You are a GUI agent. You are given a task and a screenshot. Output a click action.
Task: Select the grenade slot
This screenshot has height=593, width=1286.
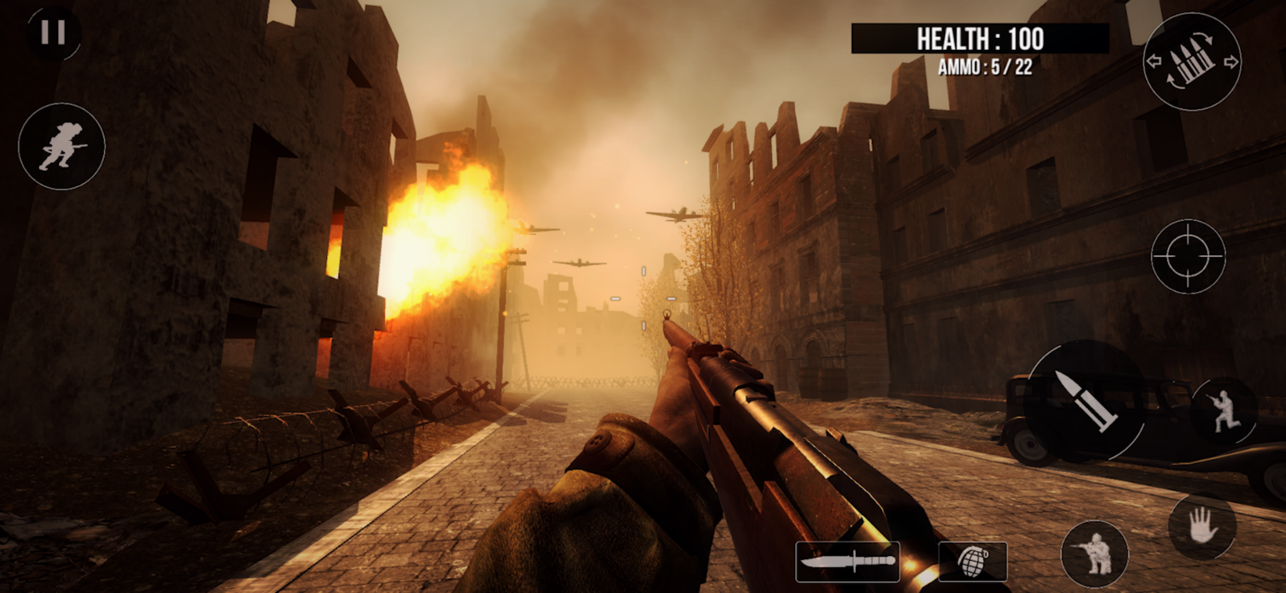(972, 562)
